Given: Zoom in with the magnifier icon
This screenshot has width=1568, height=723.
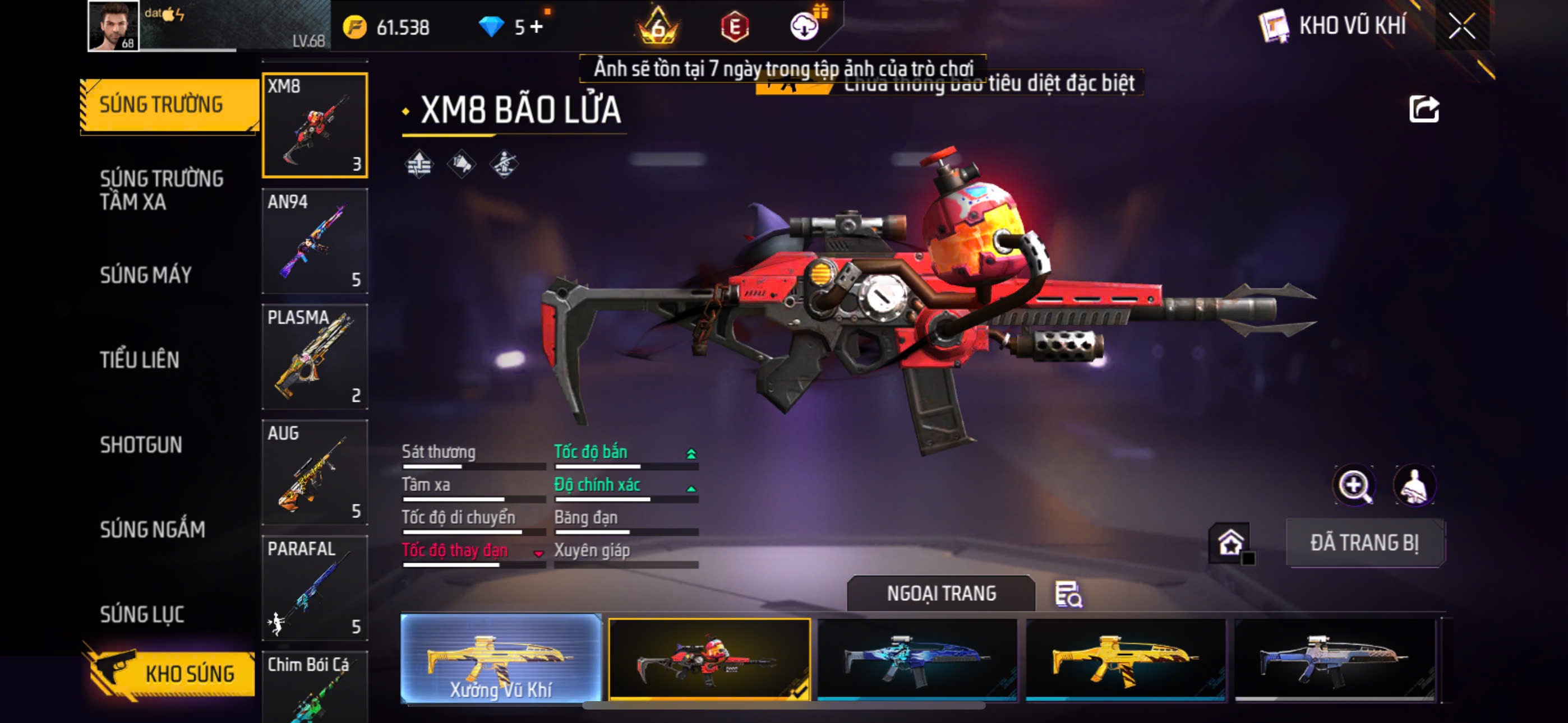Looking at the screenshot, I should pyautogui.click(x=1353, y=485).
